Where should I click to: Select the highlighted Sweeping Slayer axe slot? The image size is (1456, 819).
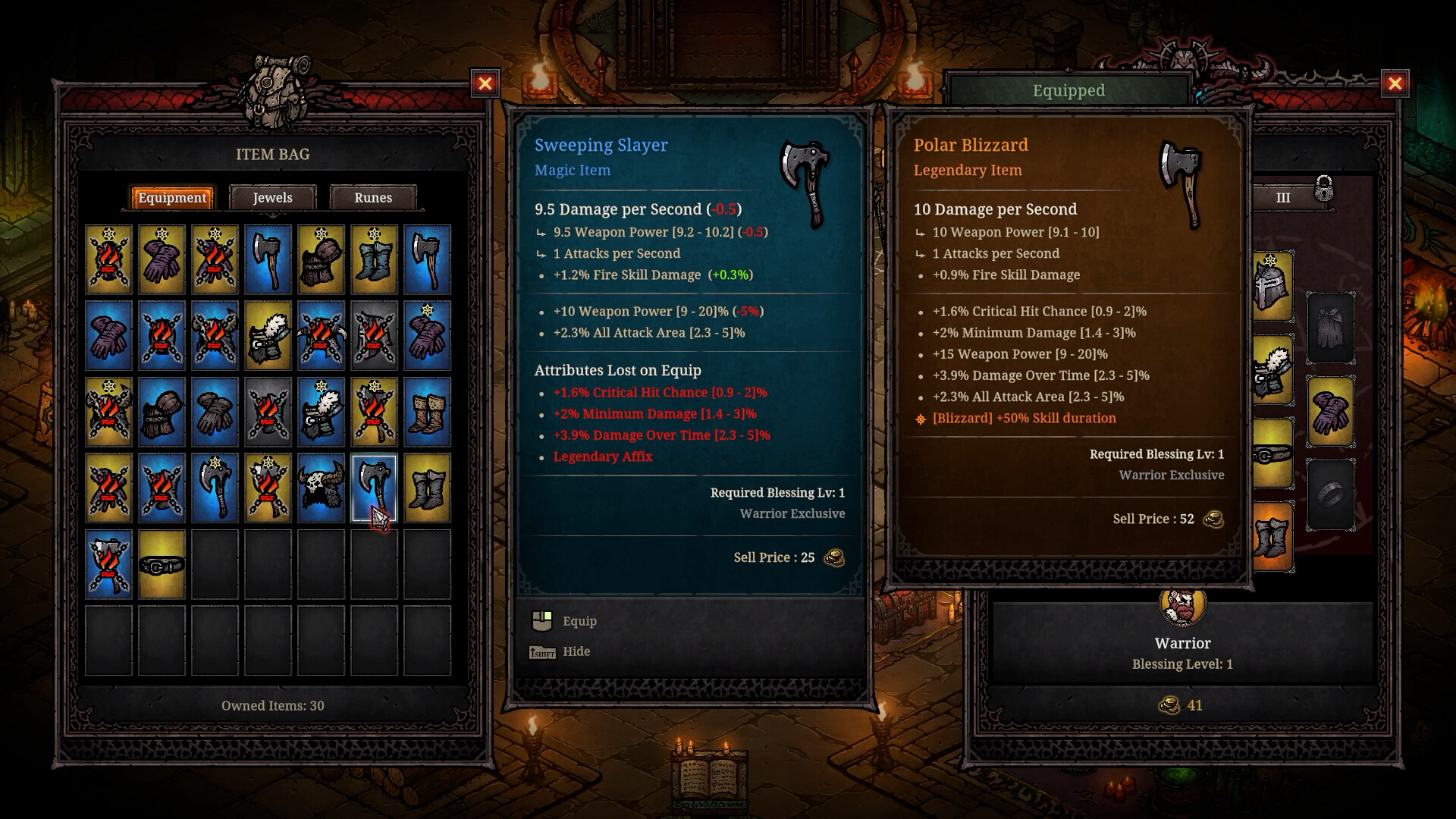point(374,488)
